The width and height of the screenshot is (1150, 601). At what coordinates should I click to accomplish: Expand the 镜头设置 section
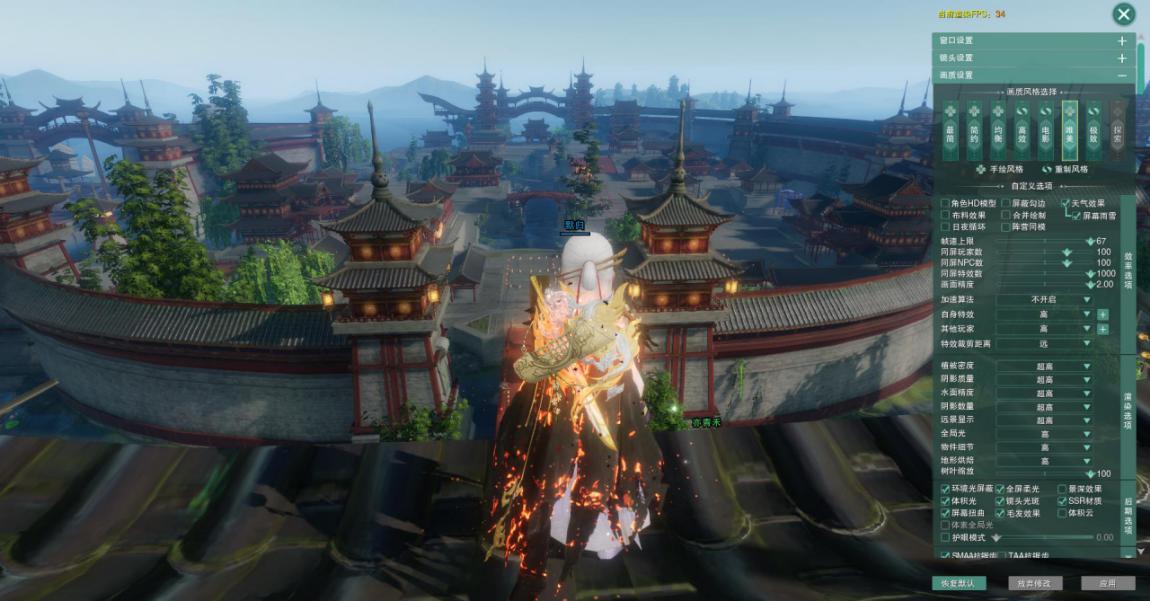tap(1122, 58)
